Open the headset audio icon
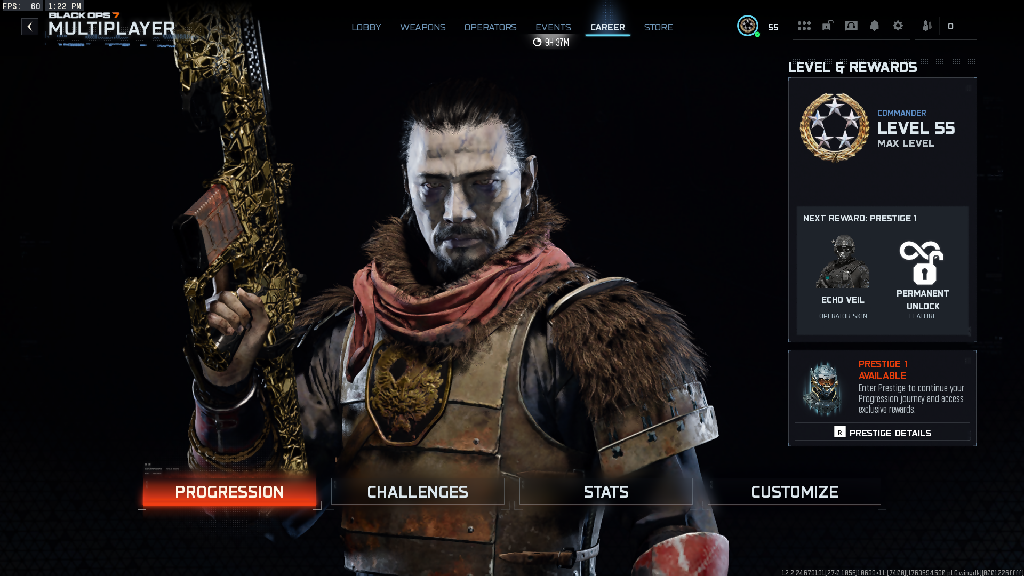 (851, 26)
